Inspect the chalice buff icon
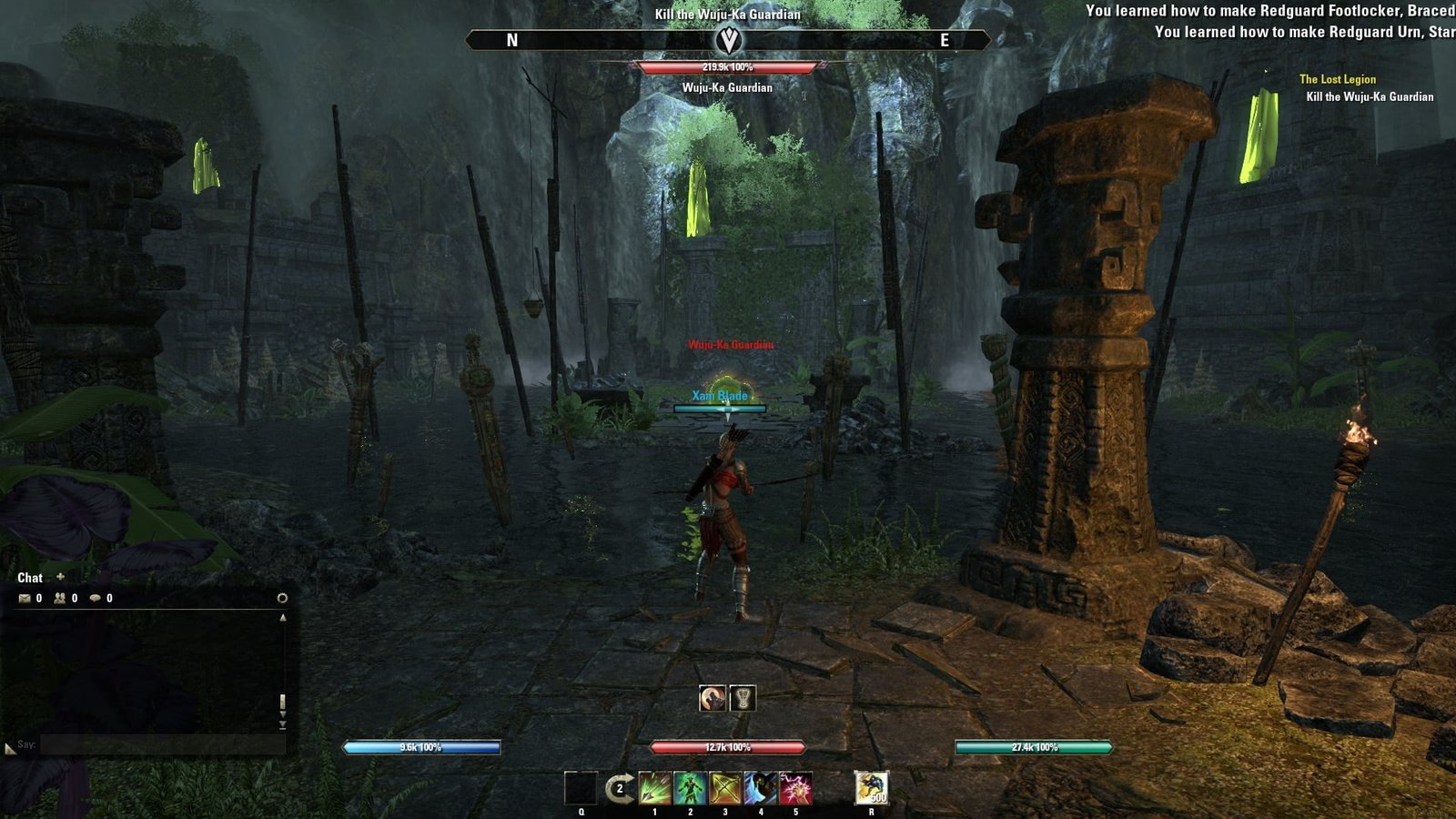Viewport: 1456px width, 819px height. tap(743, 698)
